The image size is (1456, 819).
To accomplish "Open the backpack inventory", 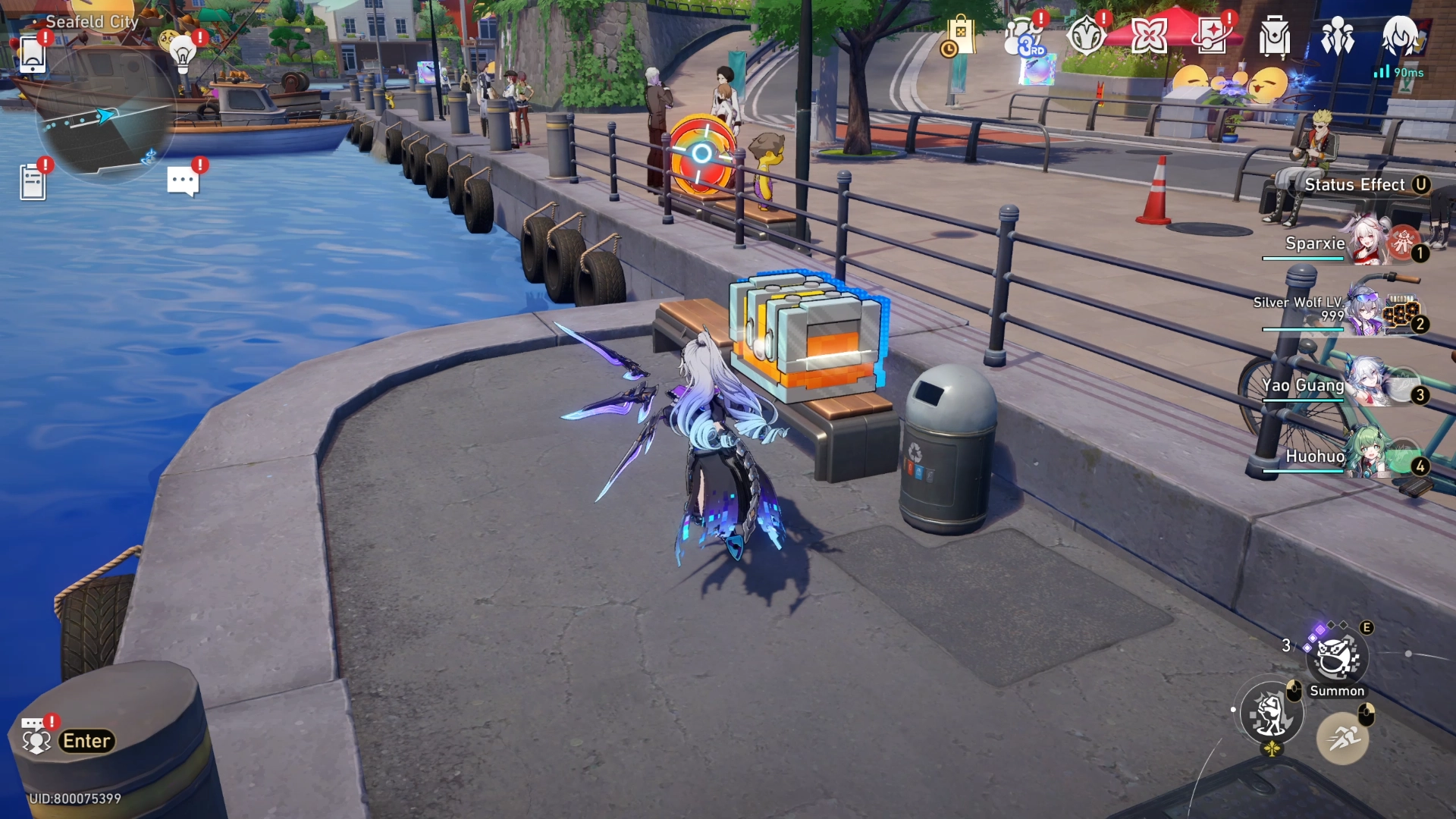I will pos(1274,34).
